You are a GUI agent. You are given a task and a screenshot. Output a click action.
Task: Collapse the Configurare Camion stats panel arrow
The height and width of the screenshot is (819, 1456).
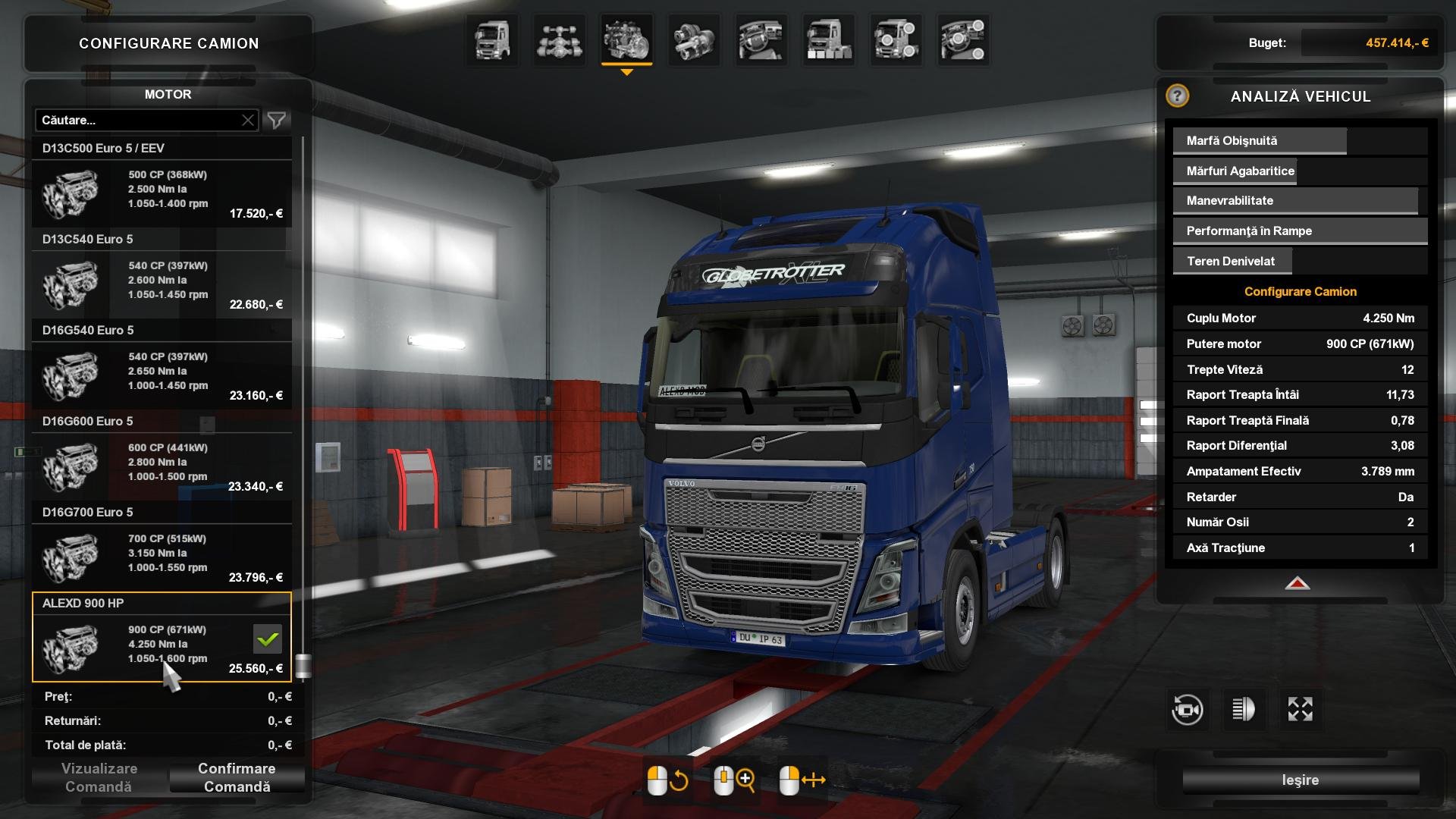[x=1298, y=584]
